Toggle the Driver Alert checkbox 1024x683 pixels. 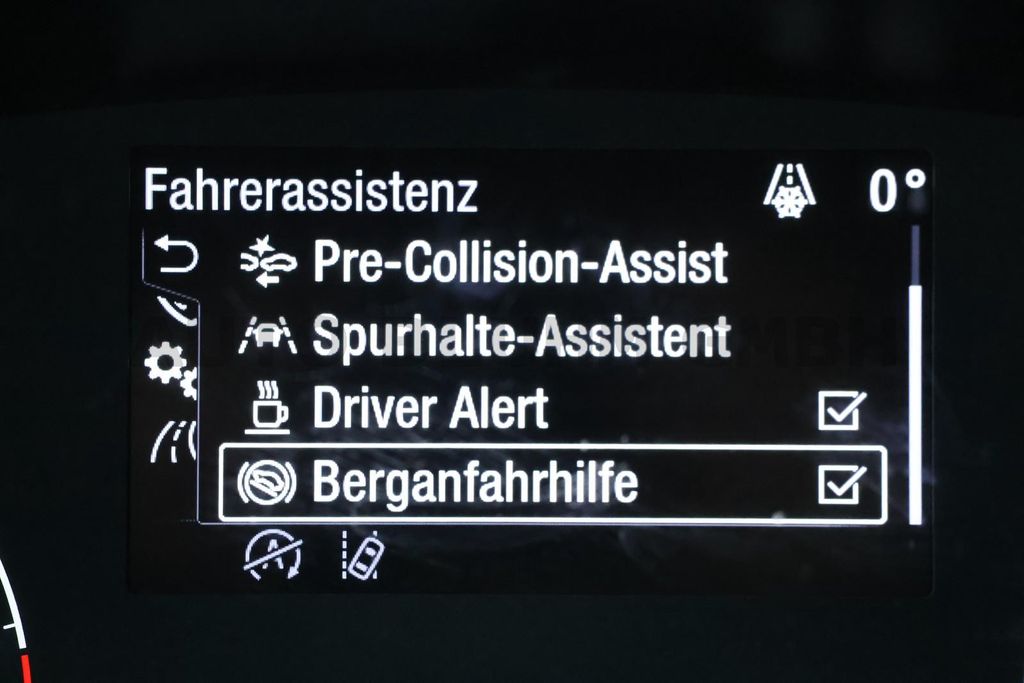(x=840, y=410)
